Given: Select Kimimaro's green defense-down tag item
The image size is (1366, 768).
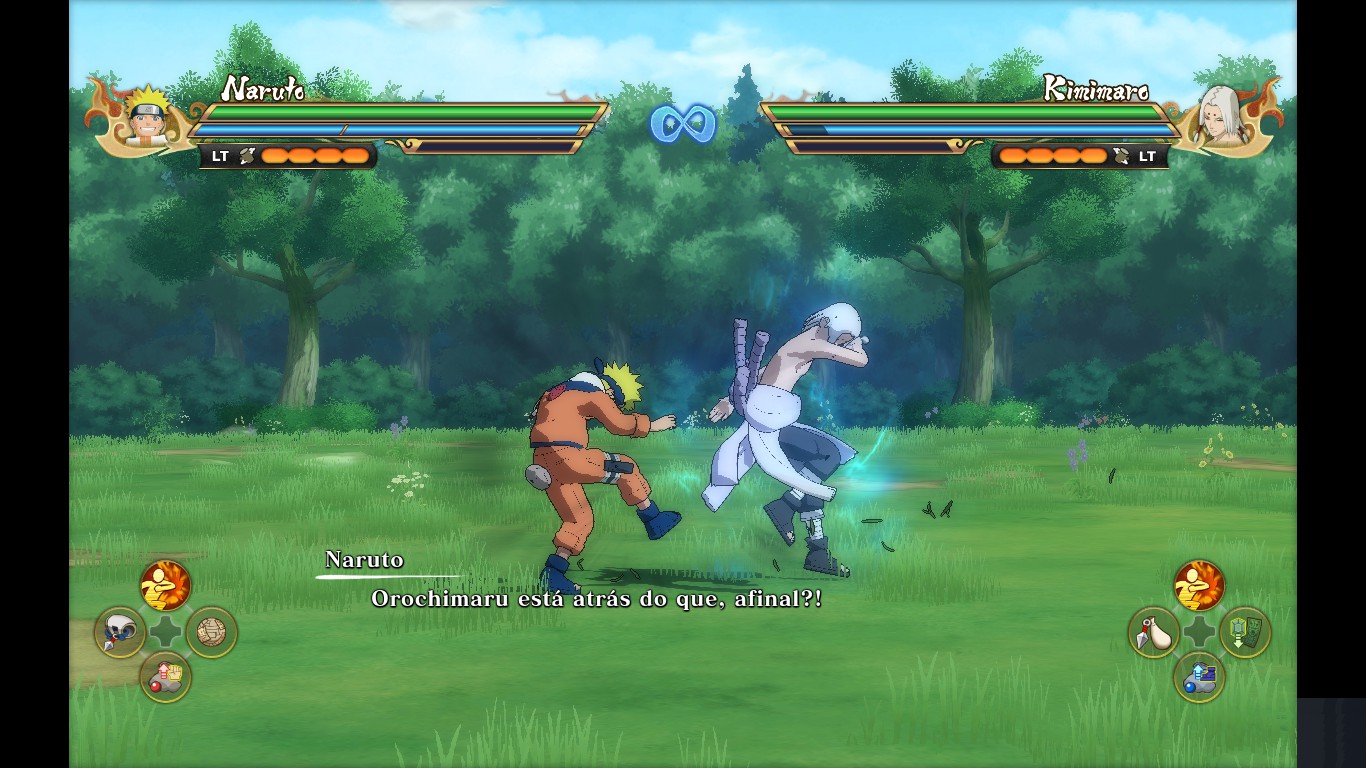Looking at the screenshot, I should [x=1244, y=632].
